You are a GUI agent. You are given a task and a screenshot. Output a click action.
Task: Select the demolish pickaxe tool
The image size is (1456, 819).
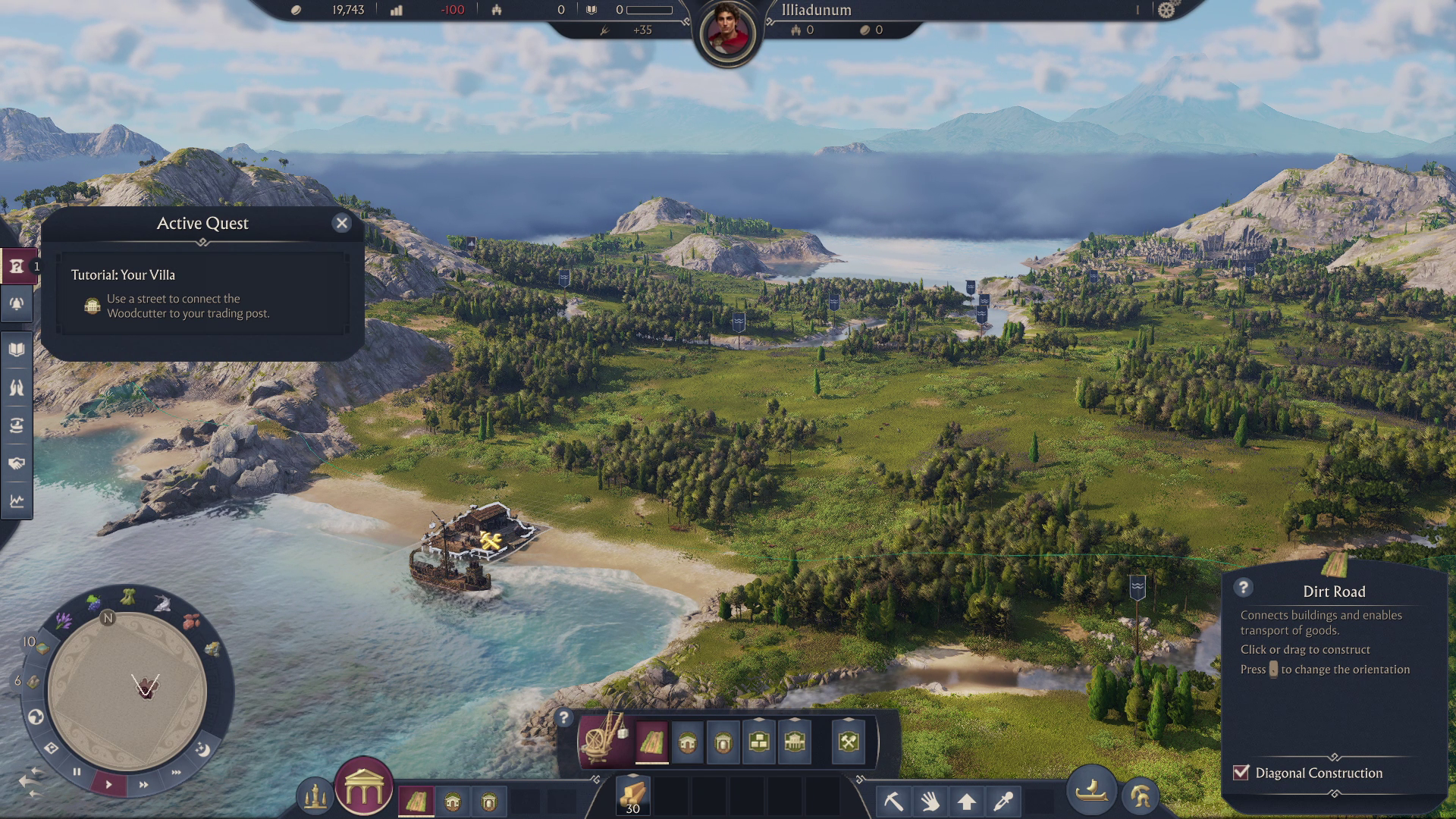click(894, 800)
